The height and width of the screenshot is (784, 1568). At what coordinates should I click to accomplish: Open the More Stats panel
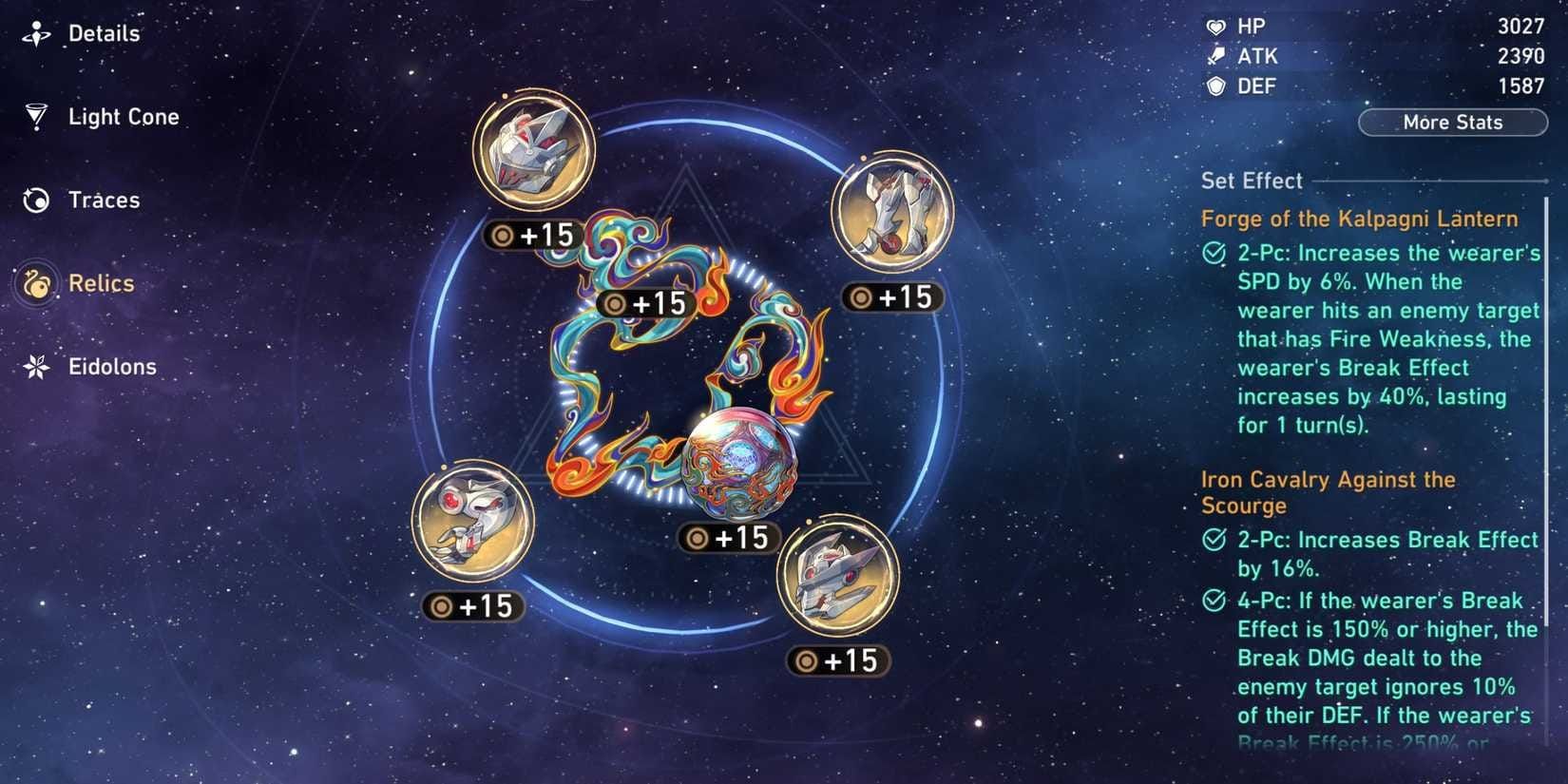(1452, 122)
